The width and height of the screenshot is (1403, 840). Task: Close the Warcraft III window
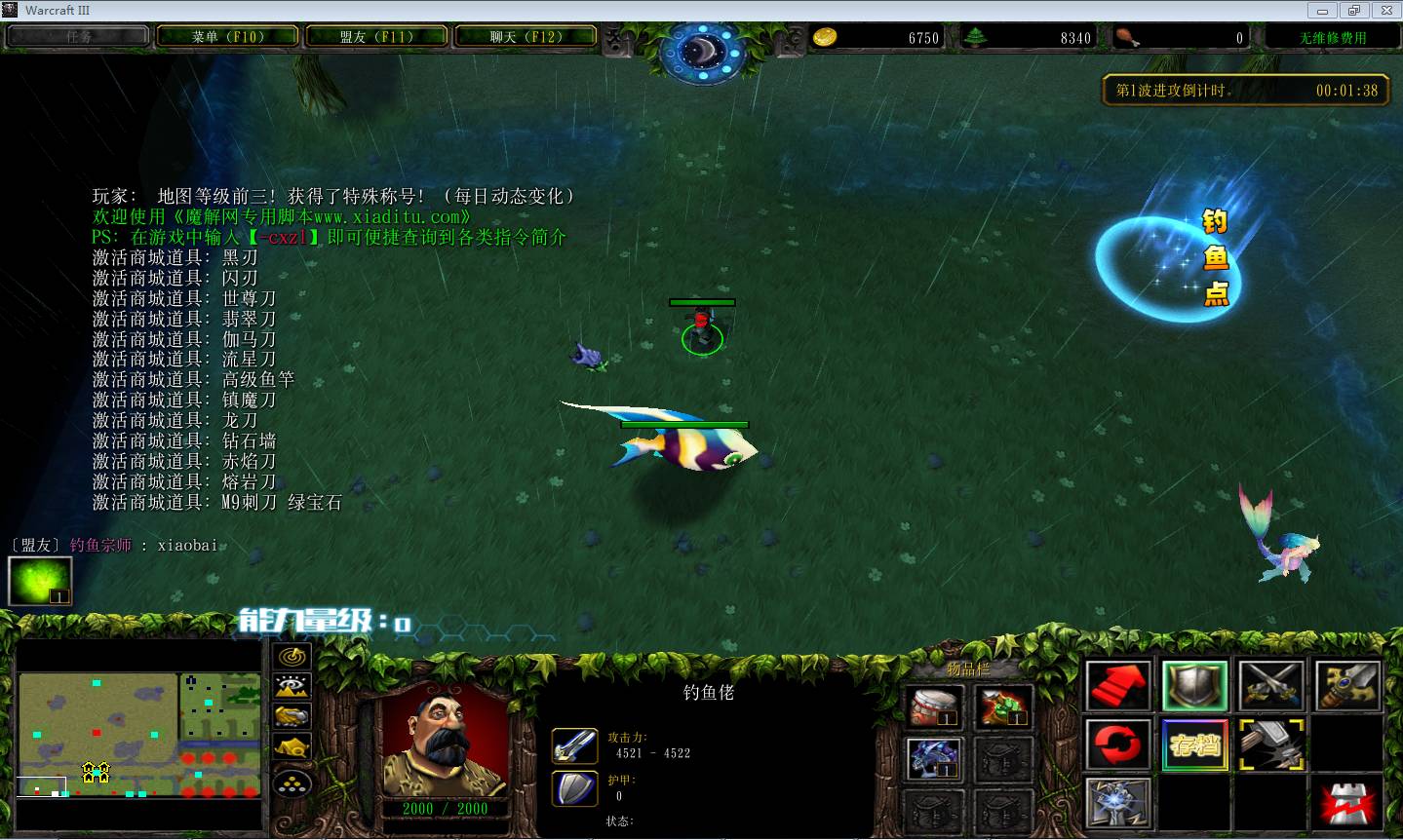1385,11
